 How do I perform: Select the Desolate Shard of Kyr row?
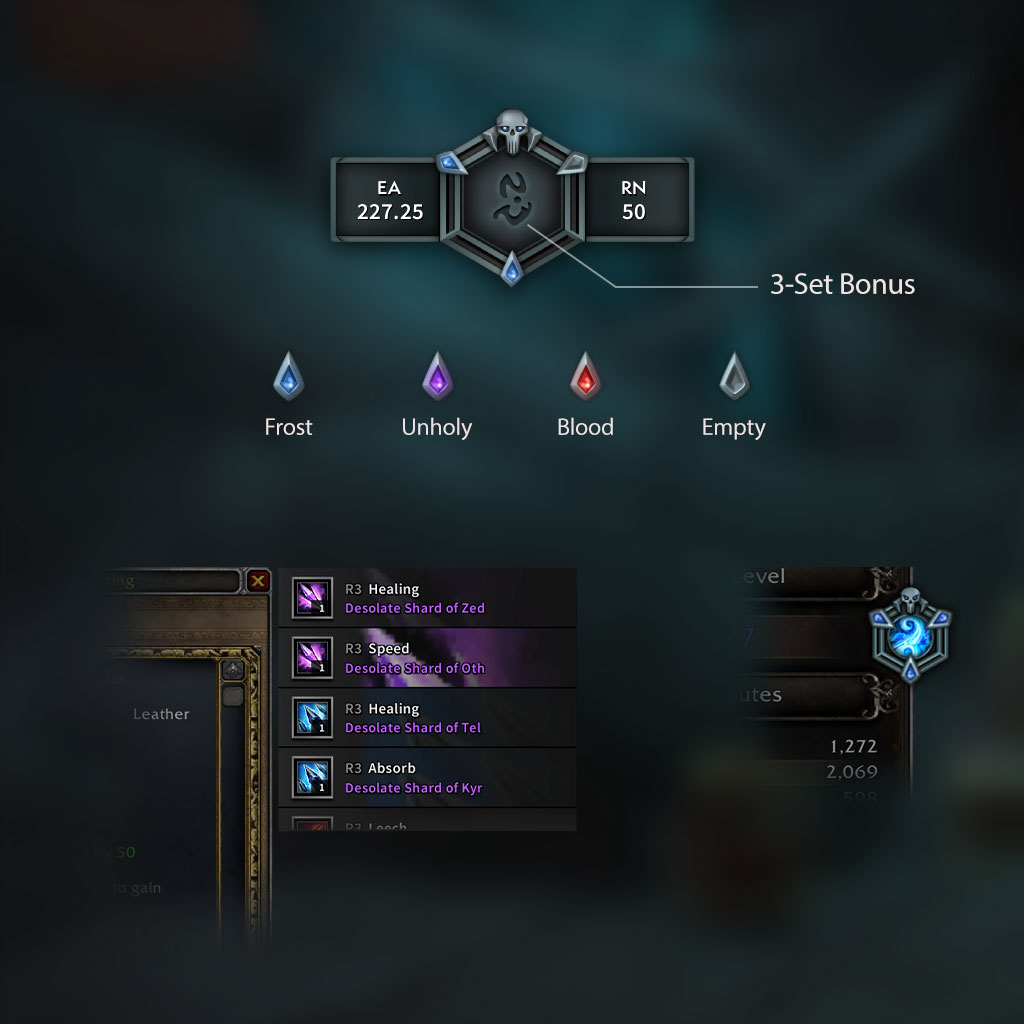[427, 777]
